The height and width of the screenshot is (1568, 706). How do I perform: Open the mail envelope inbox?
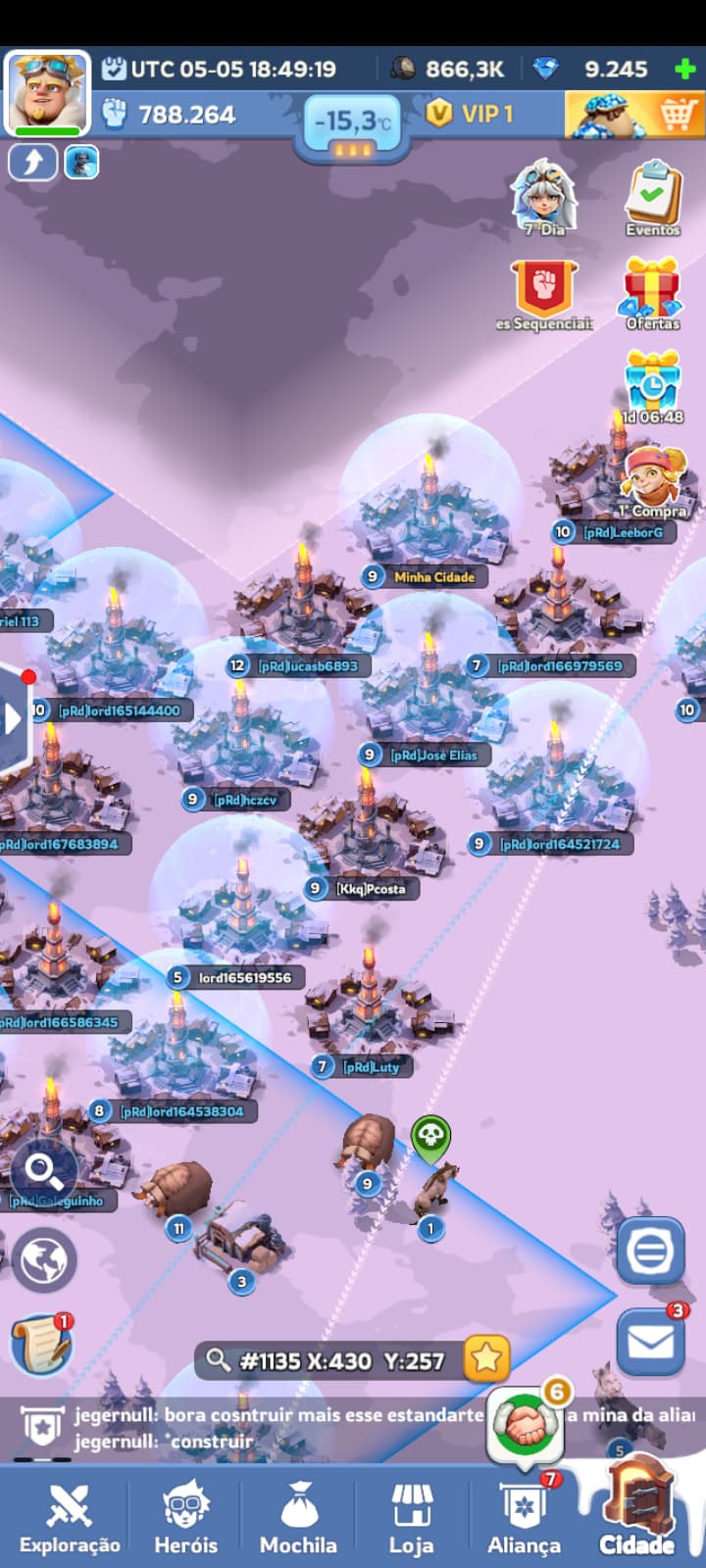(x=650, y=1341)
